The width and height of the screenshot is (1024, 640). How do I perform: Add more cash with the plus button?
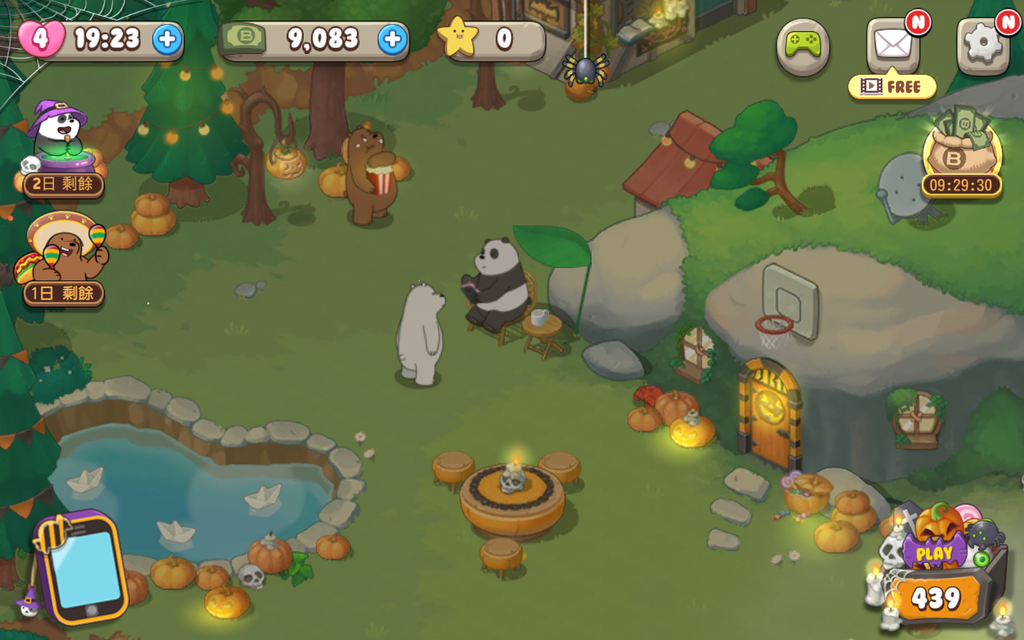coord(393,40)
